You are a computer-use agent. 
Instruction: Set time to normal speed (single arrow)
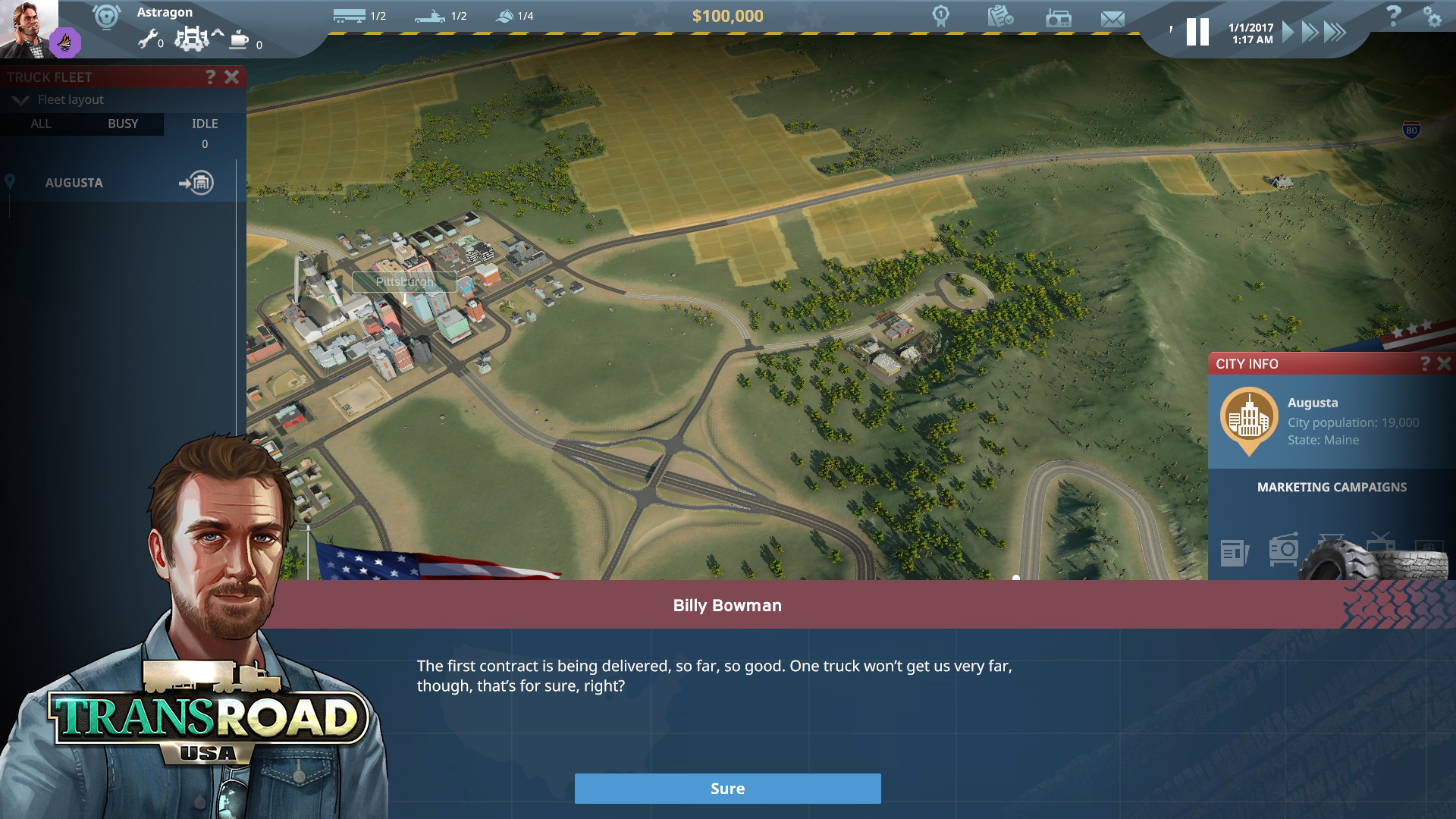1288,32
